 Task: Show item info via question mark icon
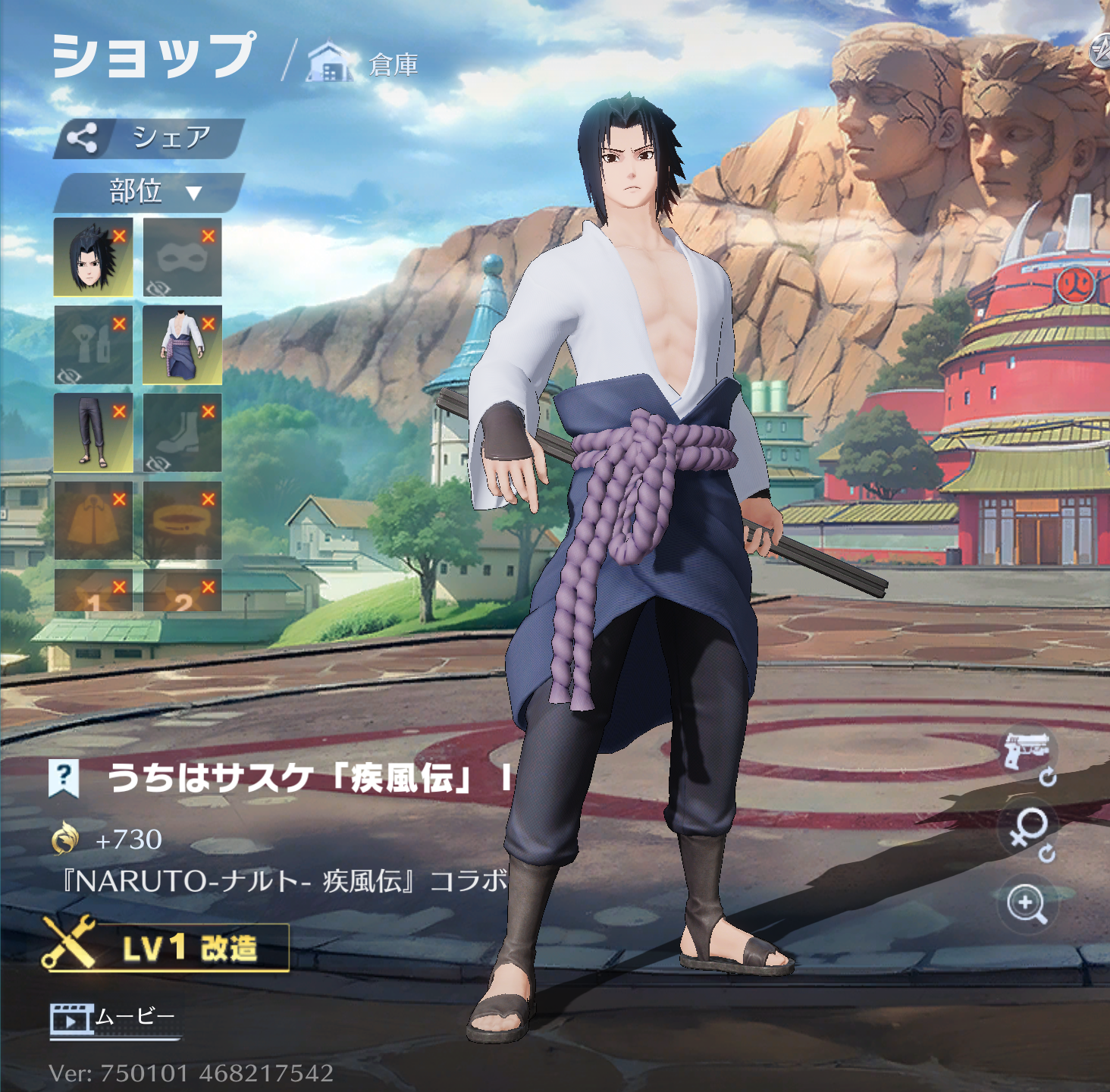[64, 777]
